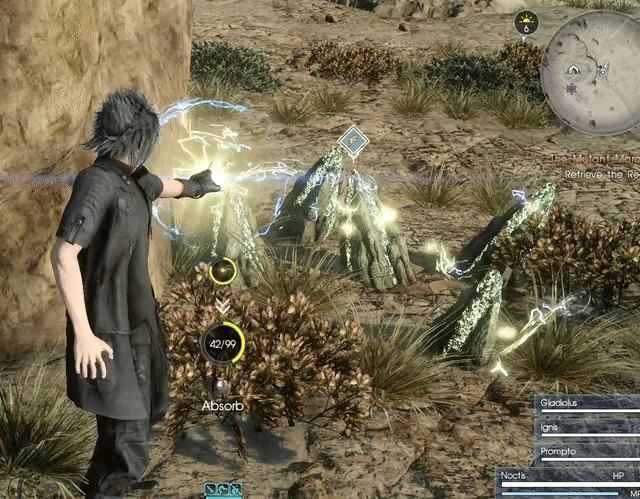Click the cyan weapon icons strip
The width and height of the screenshot is (640, 499).
point(222,490)
